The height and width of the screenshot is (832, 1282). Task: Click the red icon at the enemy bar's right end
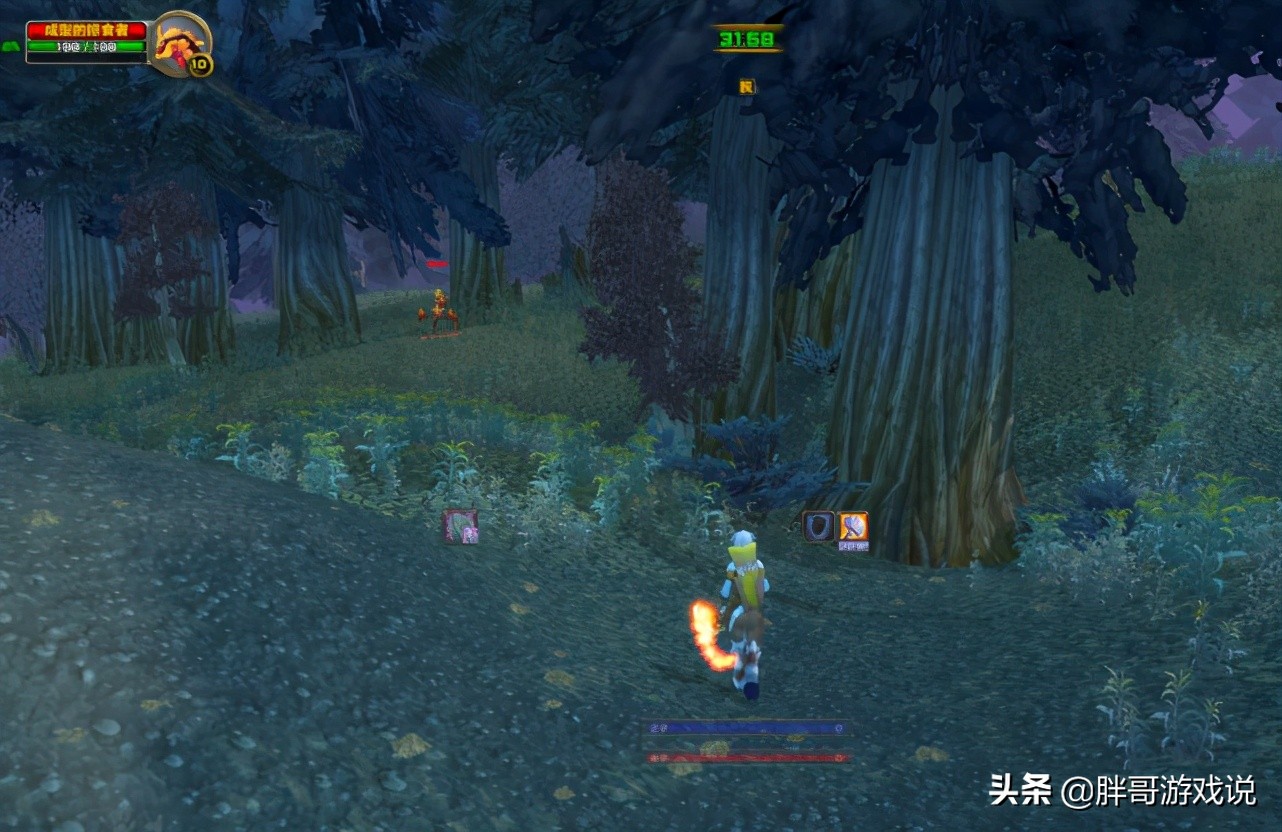(x=840, y=758)
